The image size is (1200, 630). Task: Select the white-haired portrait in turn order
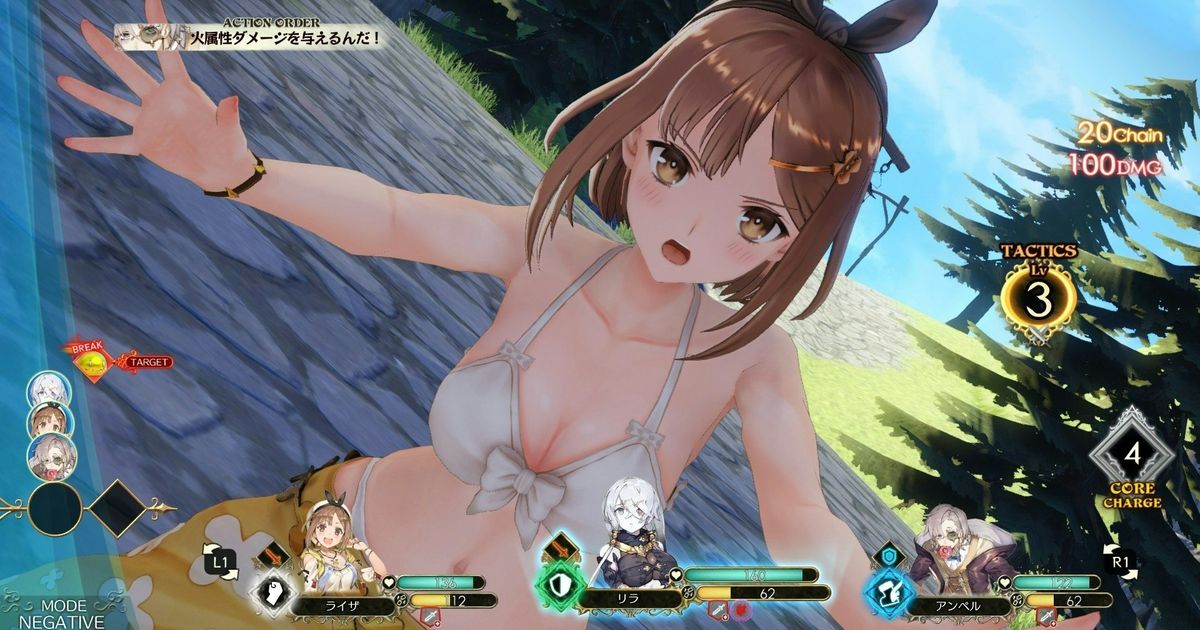(x=44, y=389)
